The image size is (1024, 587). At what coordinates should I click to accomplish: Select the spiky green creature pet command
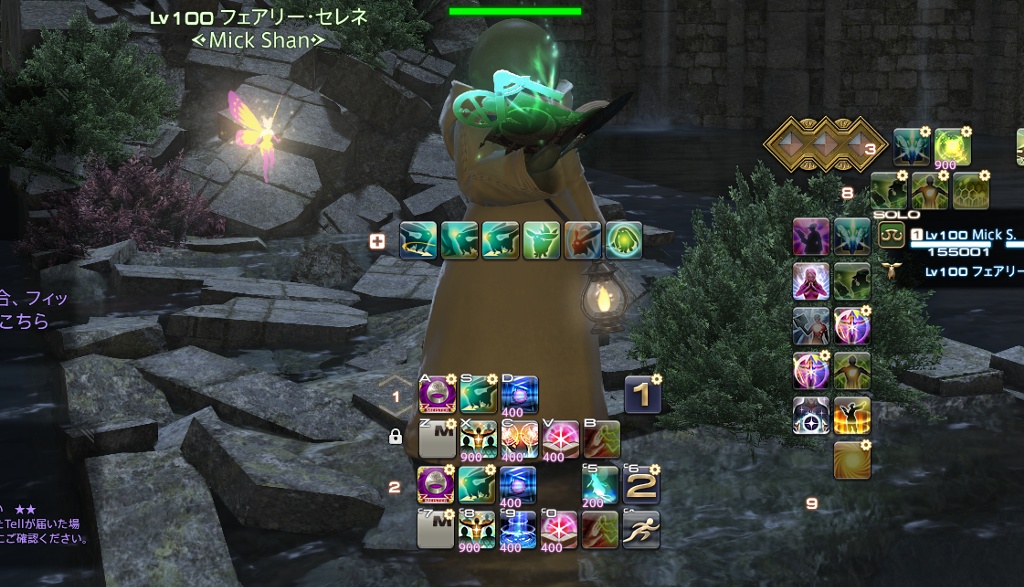pyautogui.click(x=541, y=241)
